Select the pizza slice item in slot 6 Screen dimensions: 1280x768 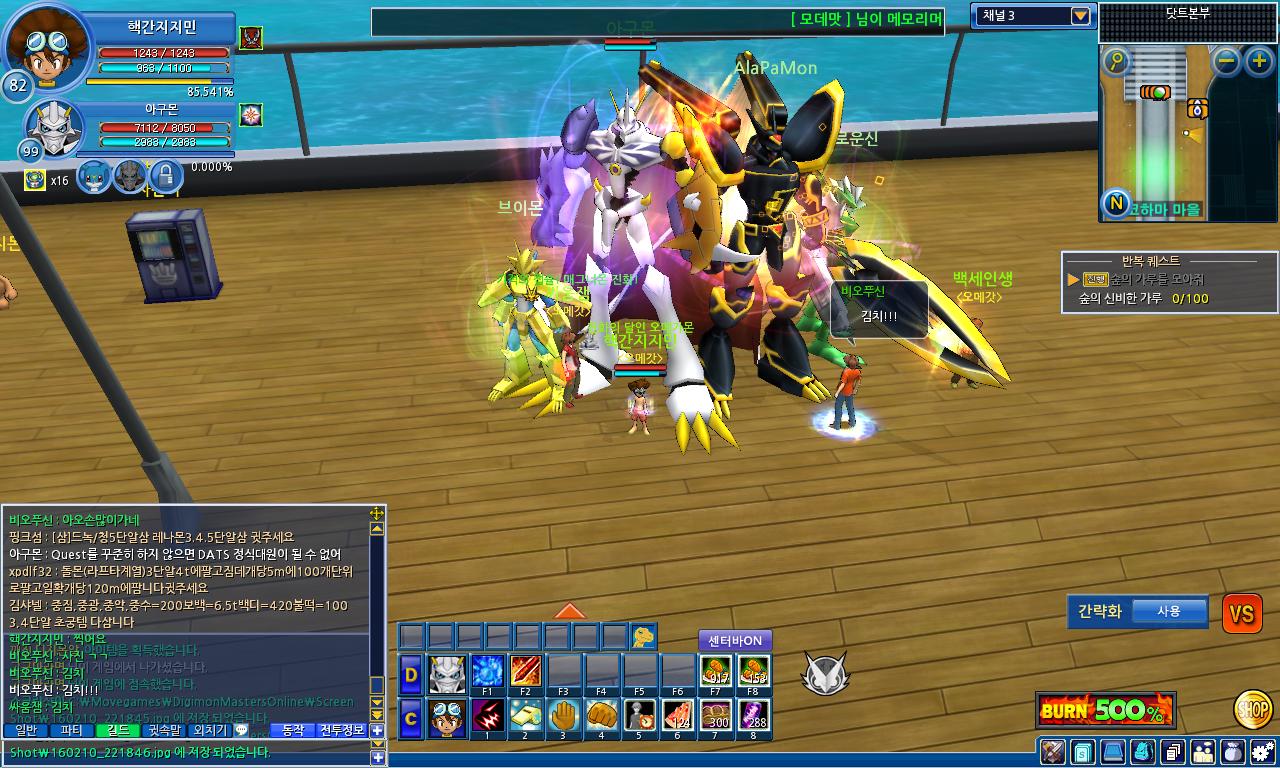pos(679,718)
